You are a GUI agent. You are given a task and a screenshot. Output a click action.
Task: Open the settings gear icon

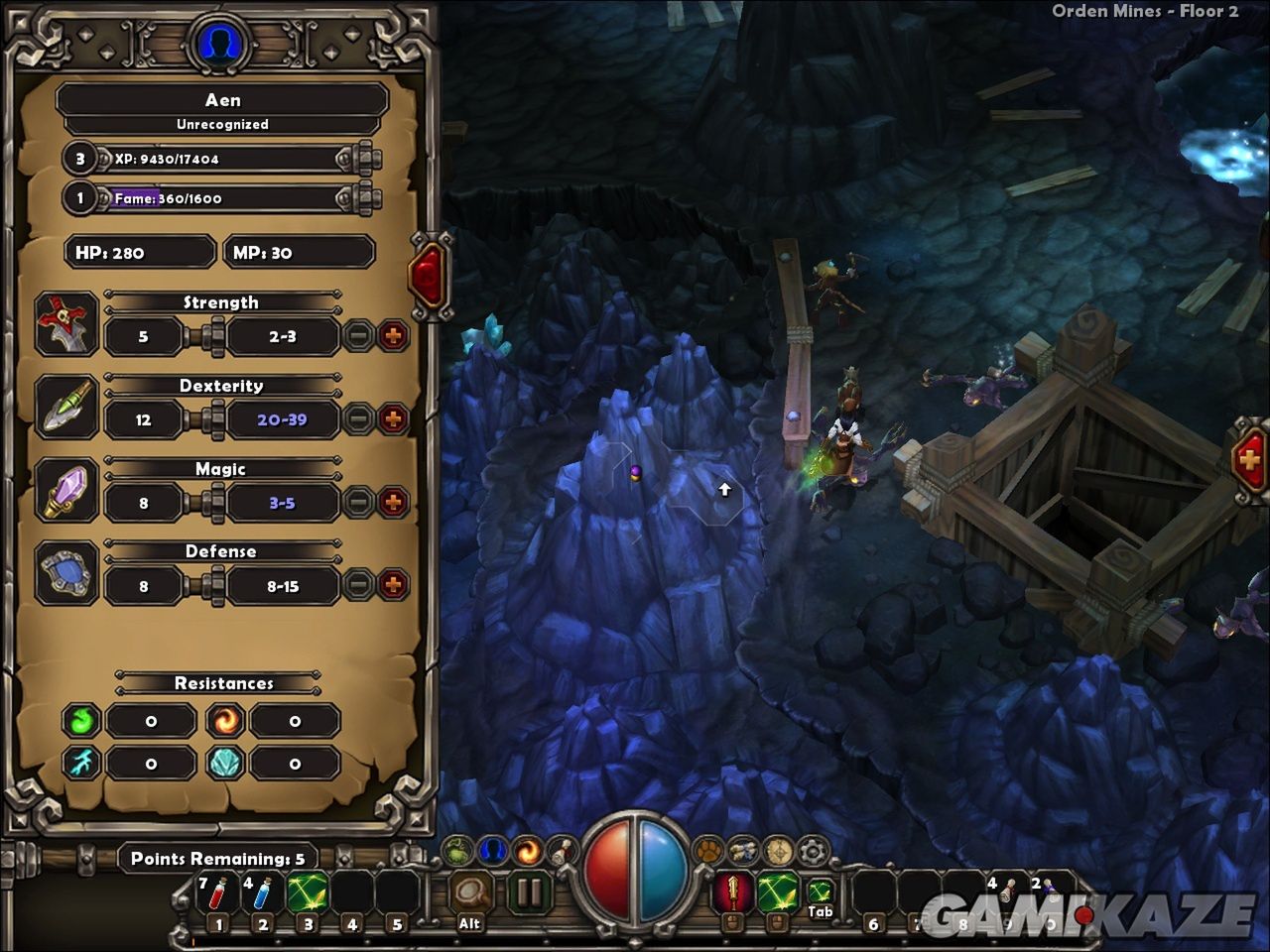click(x=814, y=851)
